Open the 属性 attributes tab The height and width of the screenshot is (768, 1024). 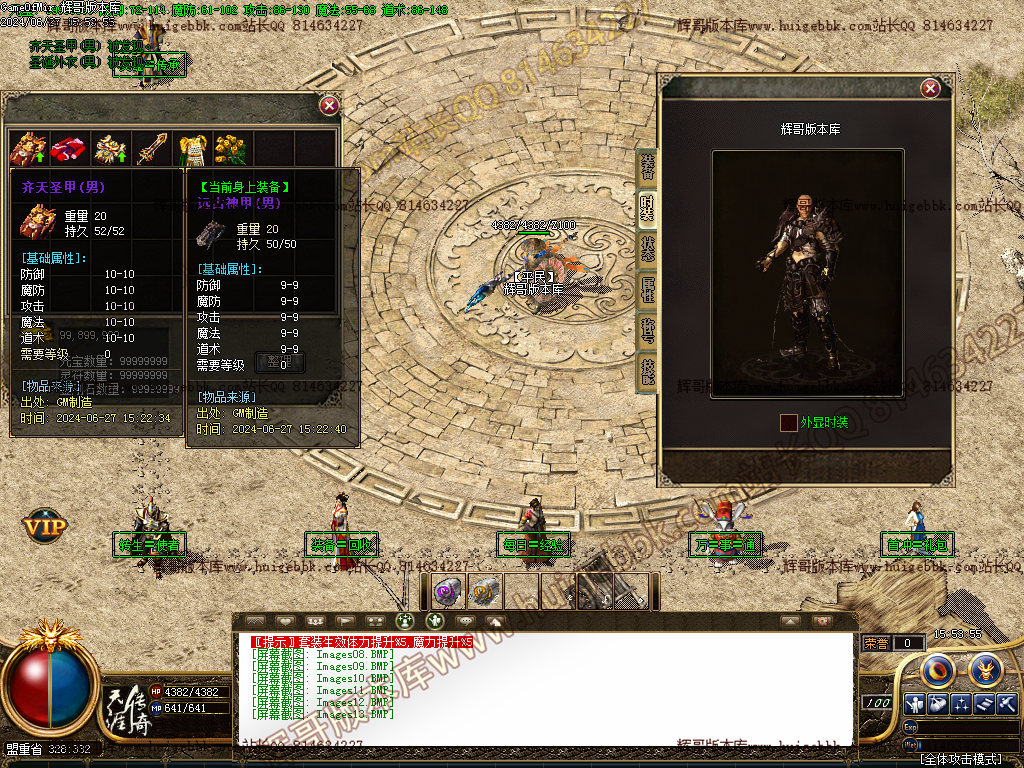coord(647,290)
